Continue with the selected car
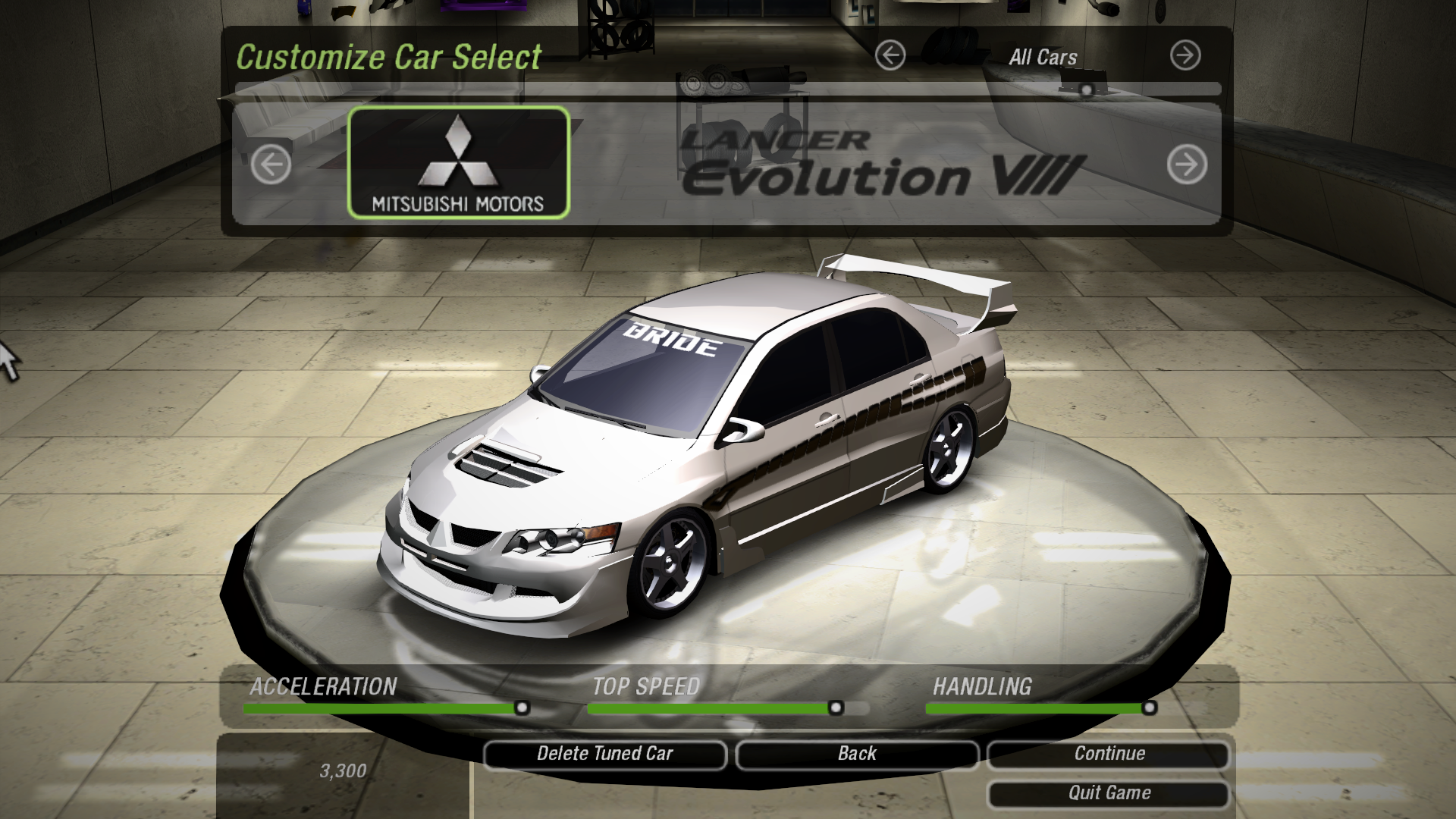 [1109, 754]
